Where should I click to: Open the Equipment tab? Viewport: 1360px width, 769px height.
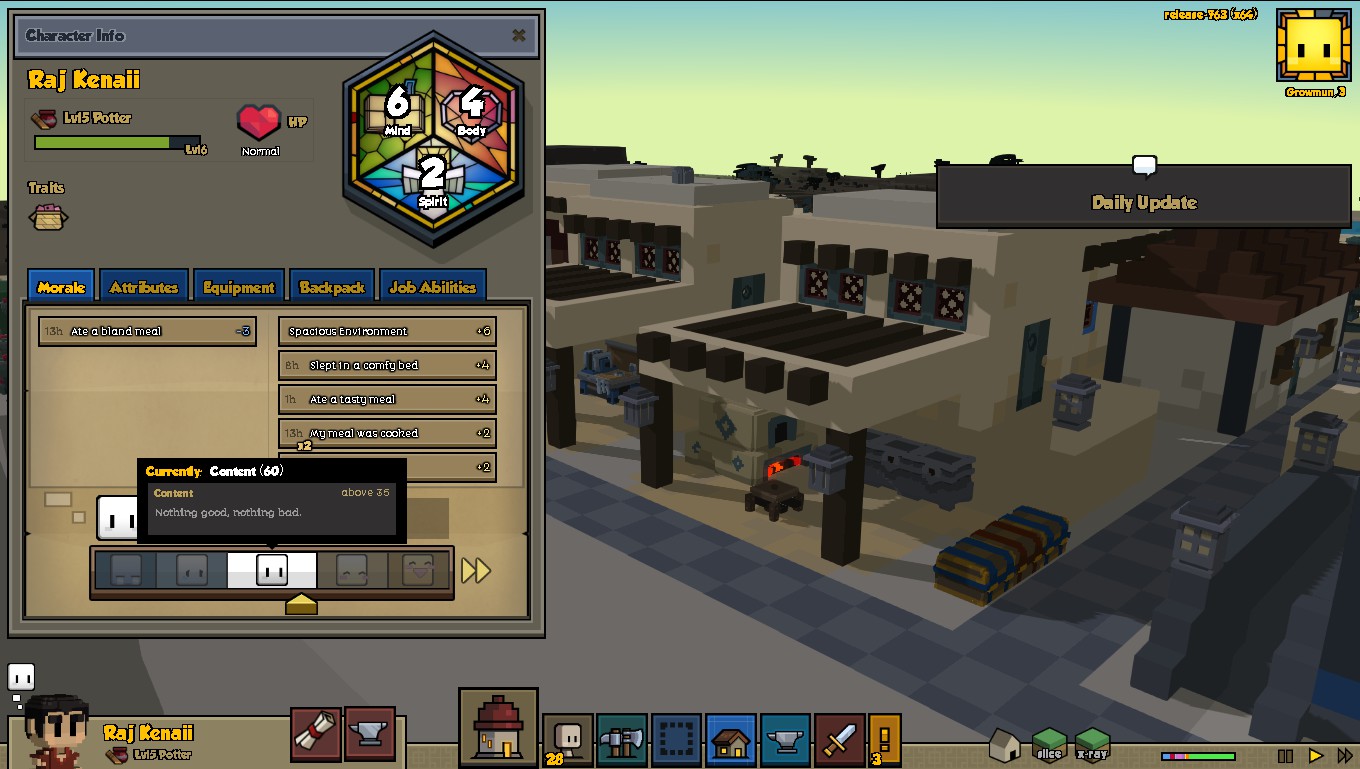click(x=238, y=287)
